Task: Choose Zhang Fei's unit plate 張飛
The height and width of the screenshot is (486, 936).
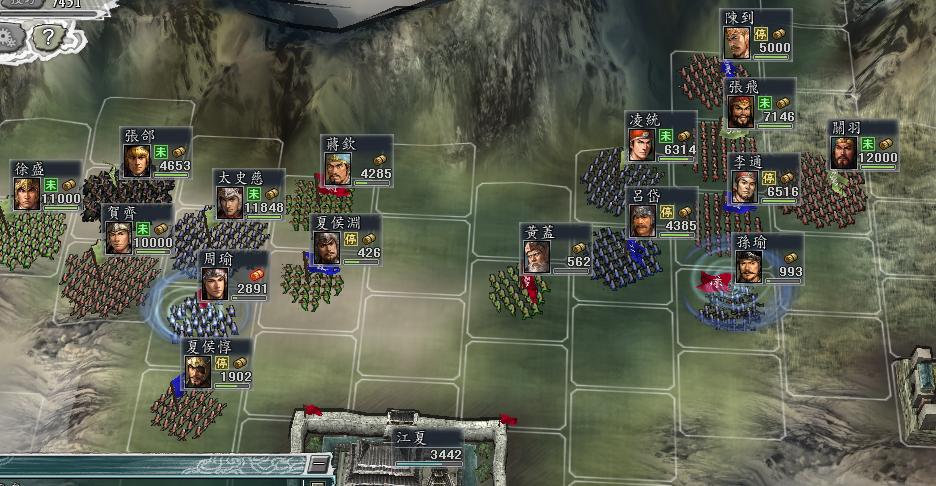Action: (x=760, y=105)
